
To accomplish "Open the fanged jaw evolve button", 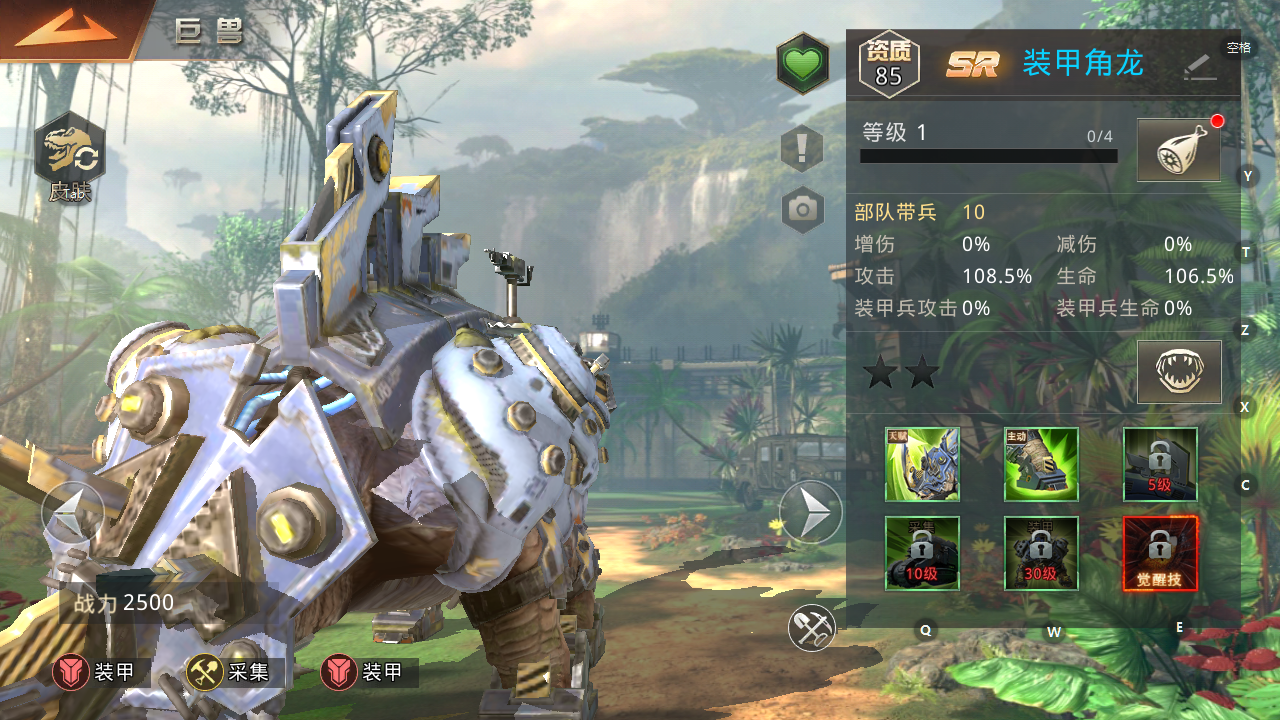I will 1179,372.
